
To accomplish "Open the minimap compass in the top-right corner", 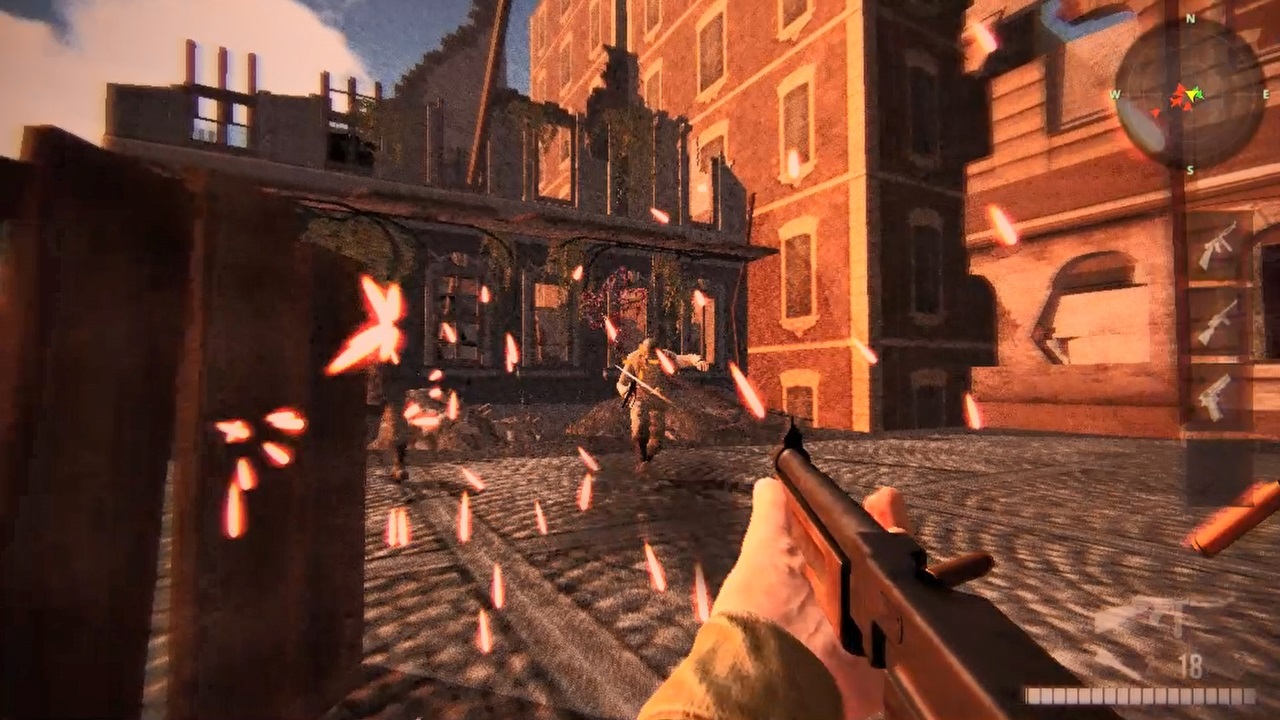I will (x=1190, y=95).
